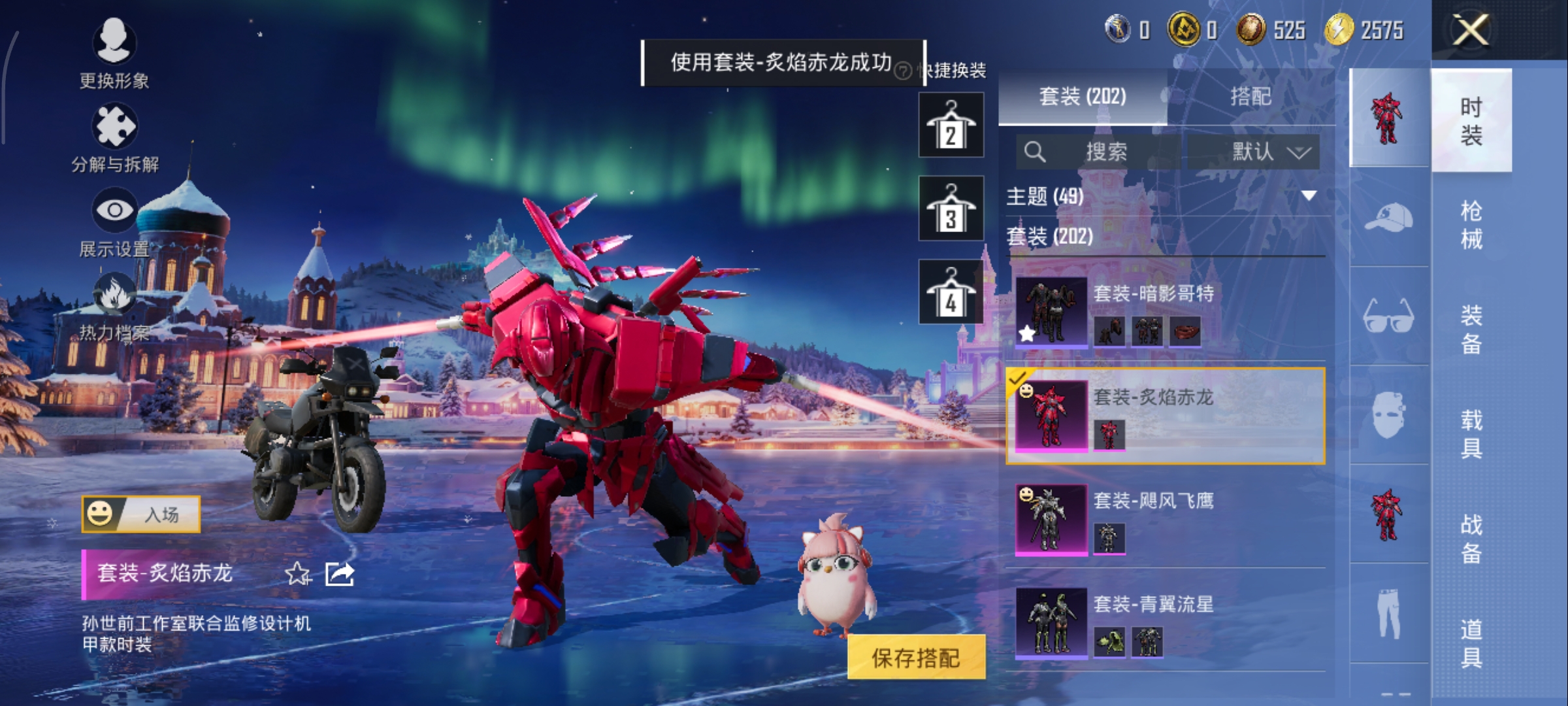Select quick-change outfit preset 2

[x=951, y=125]
